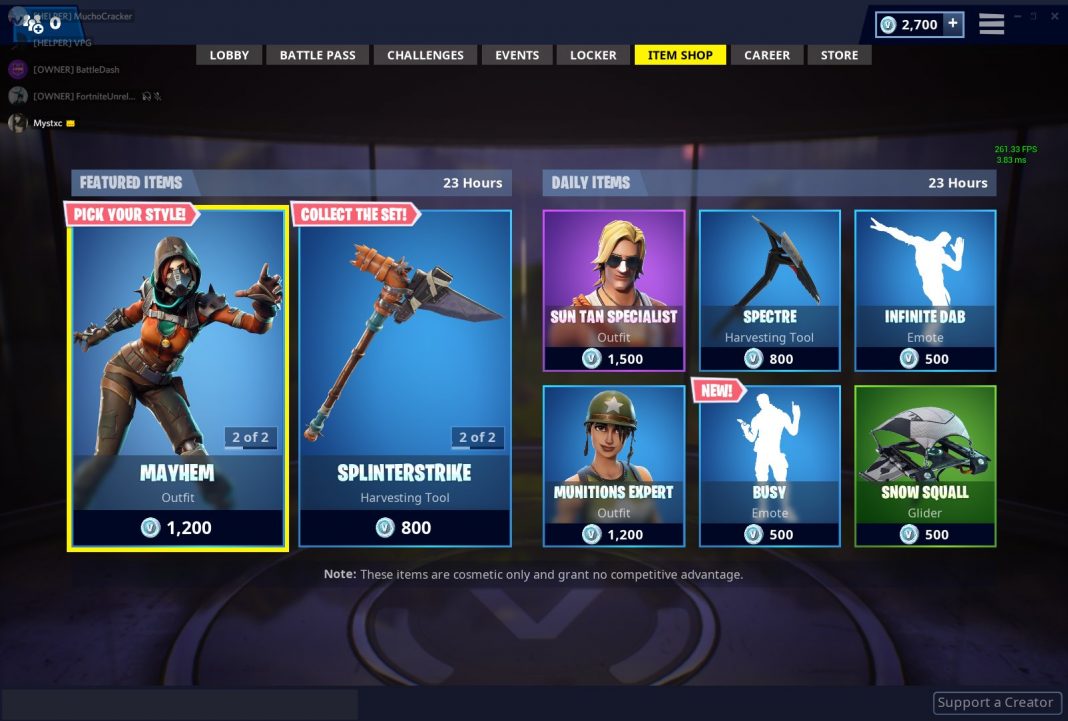Pick the Sun Tan Specialist outfit
1068x721 pixels.
[614, 290]
